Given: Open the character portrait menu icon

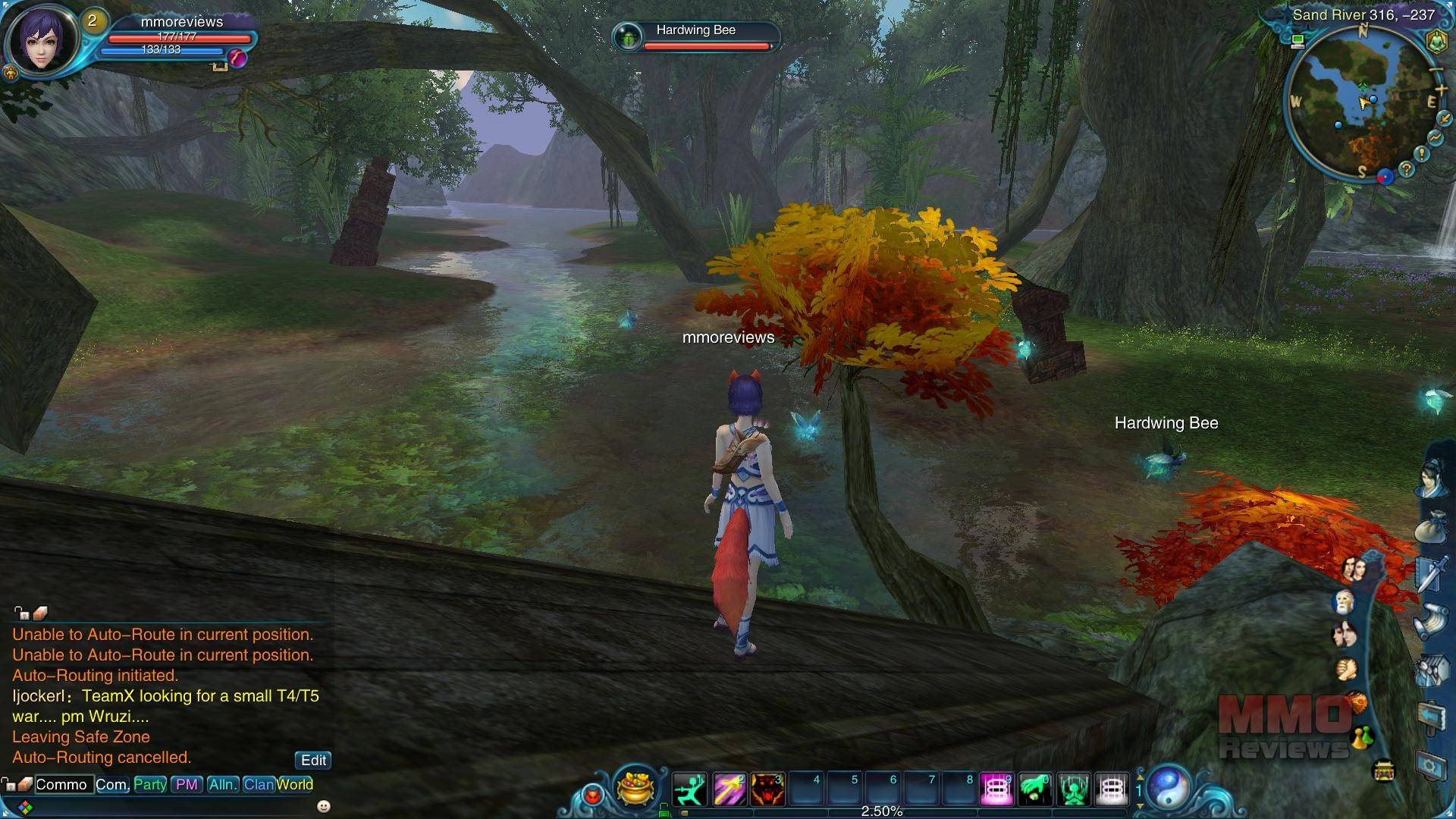Looking at the screenshot, I should tap(1432, 479).
